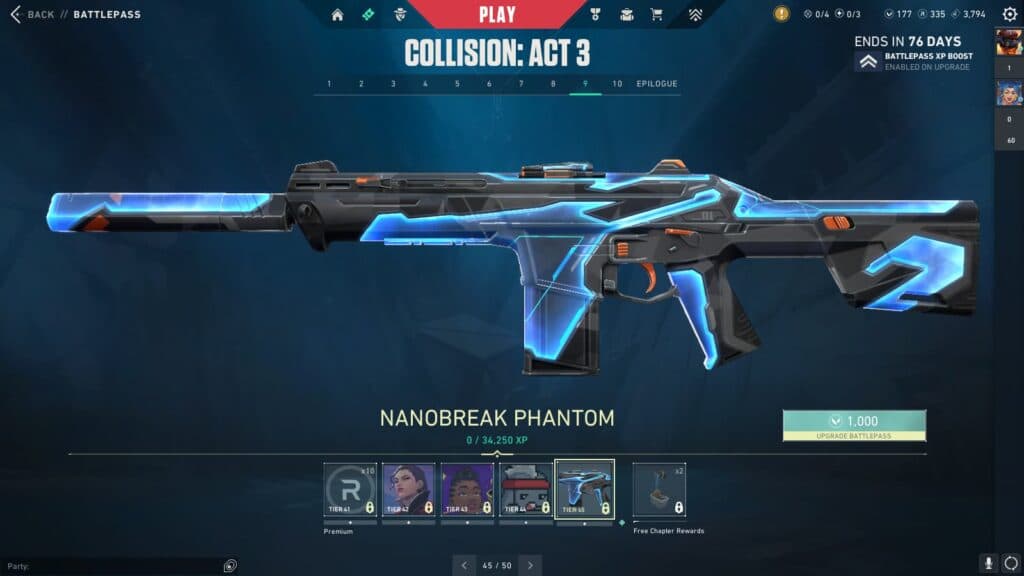Screen dimensions: 1024x576
Task: Open the Epilogue chapter tab
Action: 657,84
